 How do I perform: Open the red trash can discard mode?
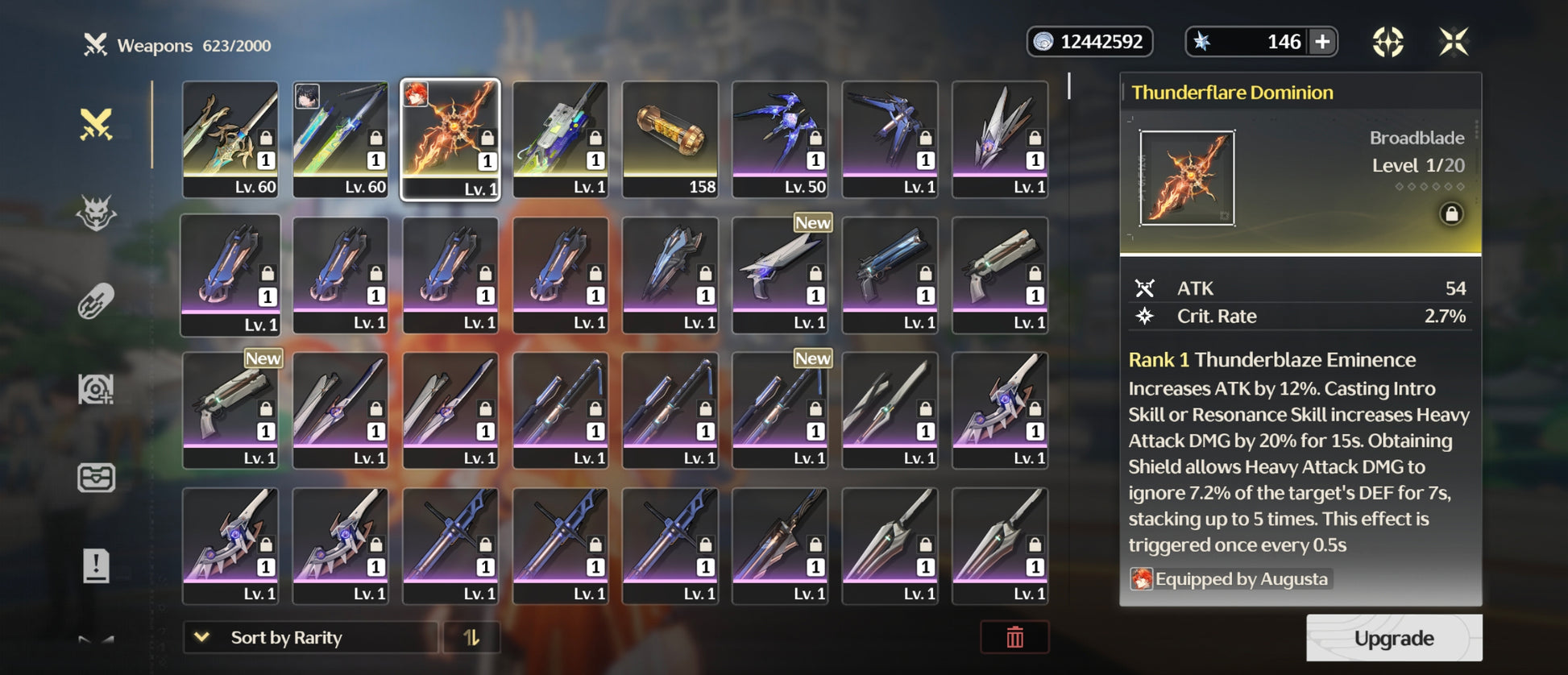pyautogui.click(x=1014, y=637)
